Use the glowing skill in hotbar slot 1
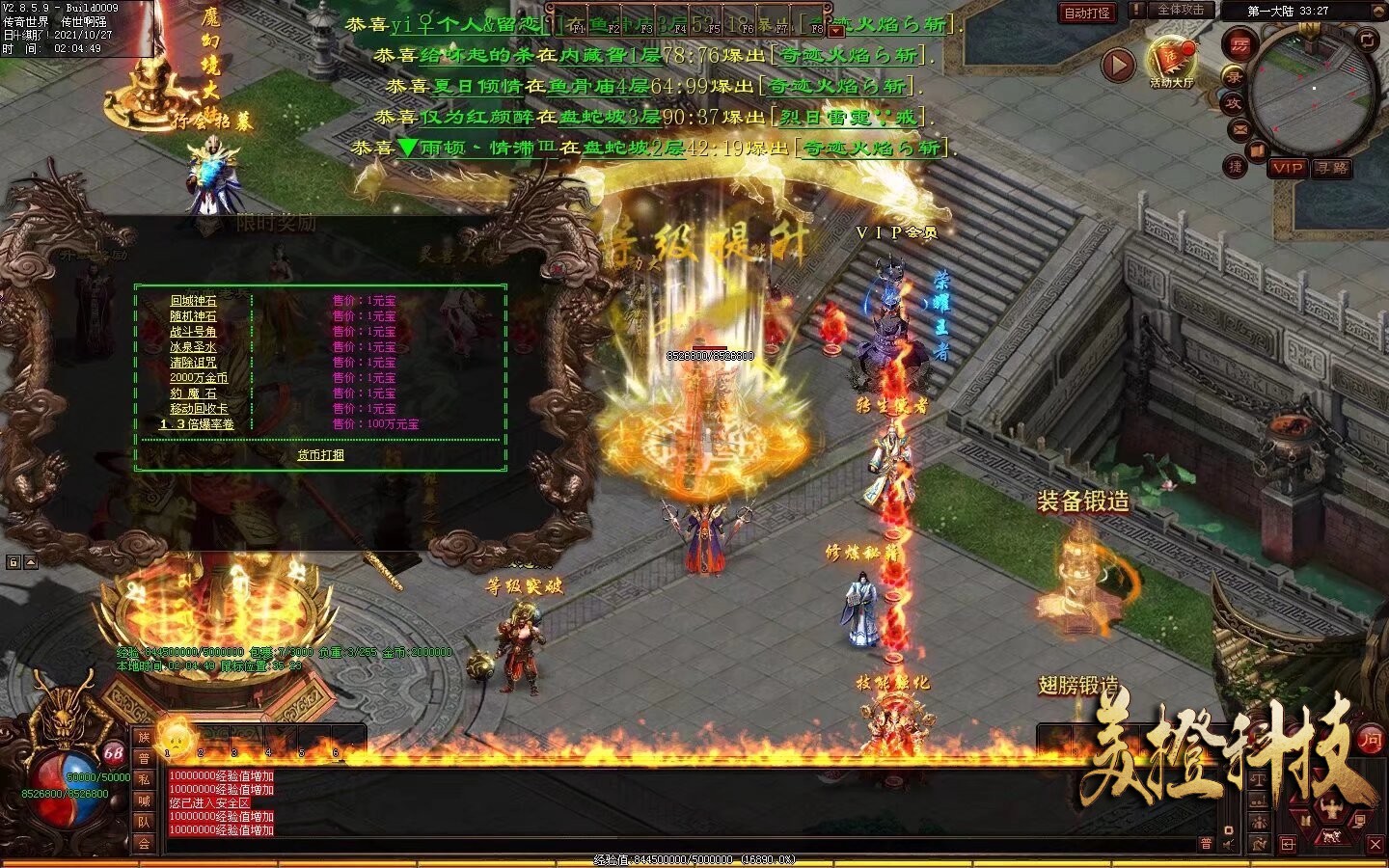 [x=176, y=740]
